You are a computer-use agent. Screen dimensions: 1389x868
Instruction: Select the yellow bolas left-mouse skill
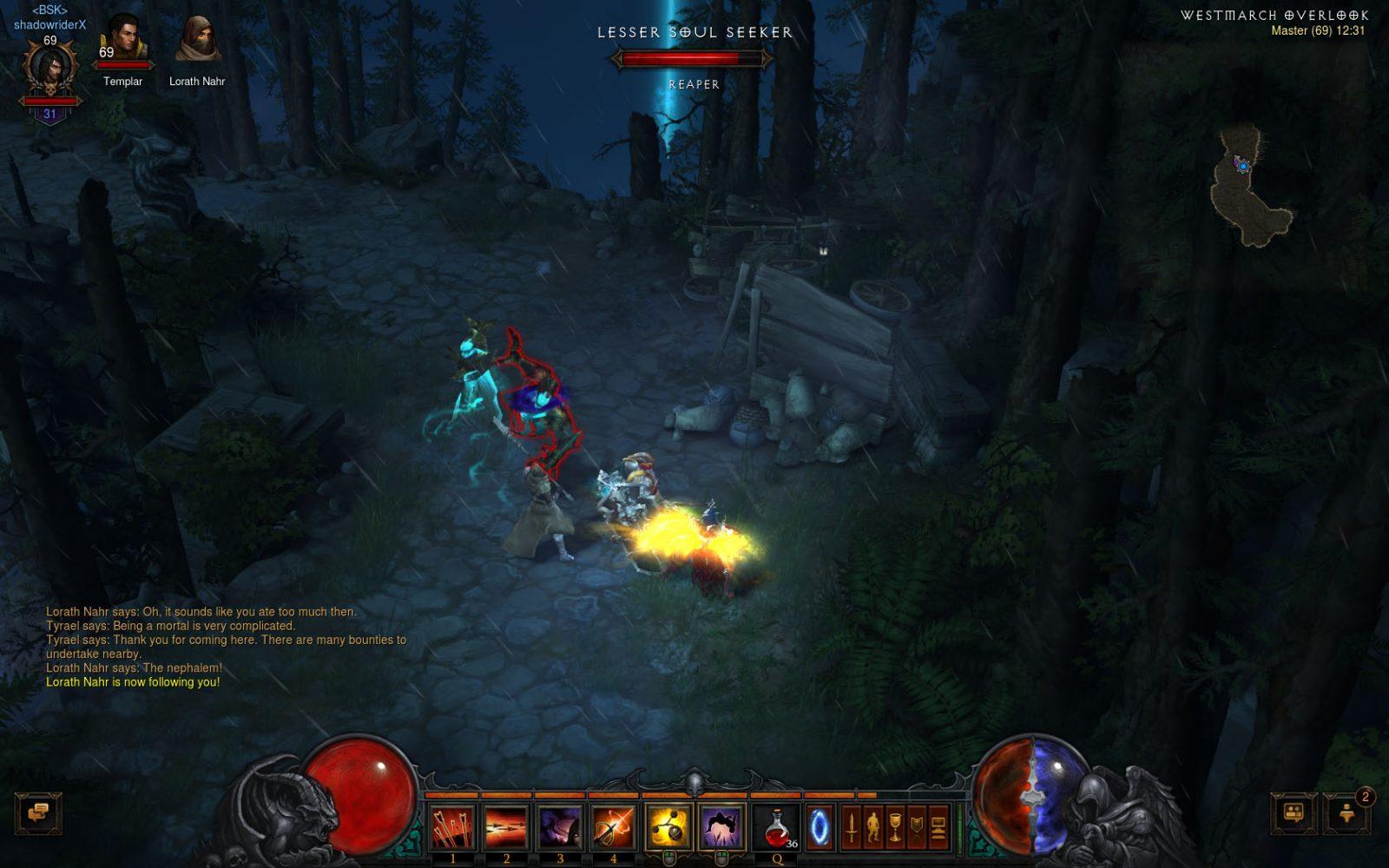668,825
